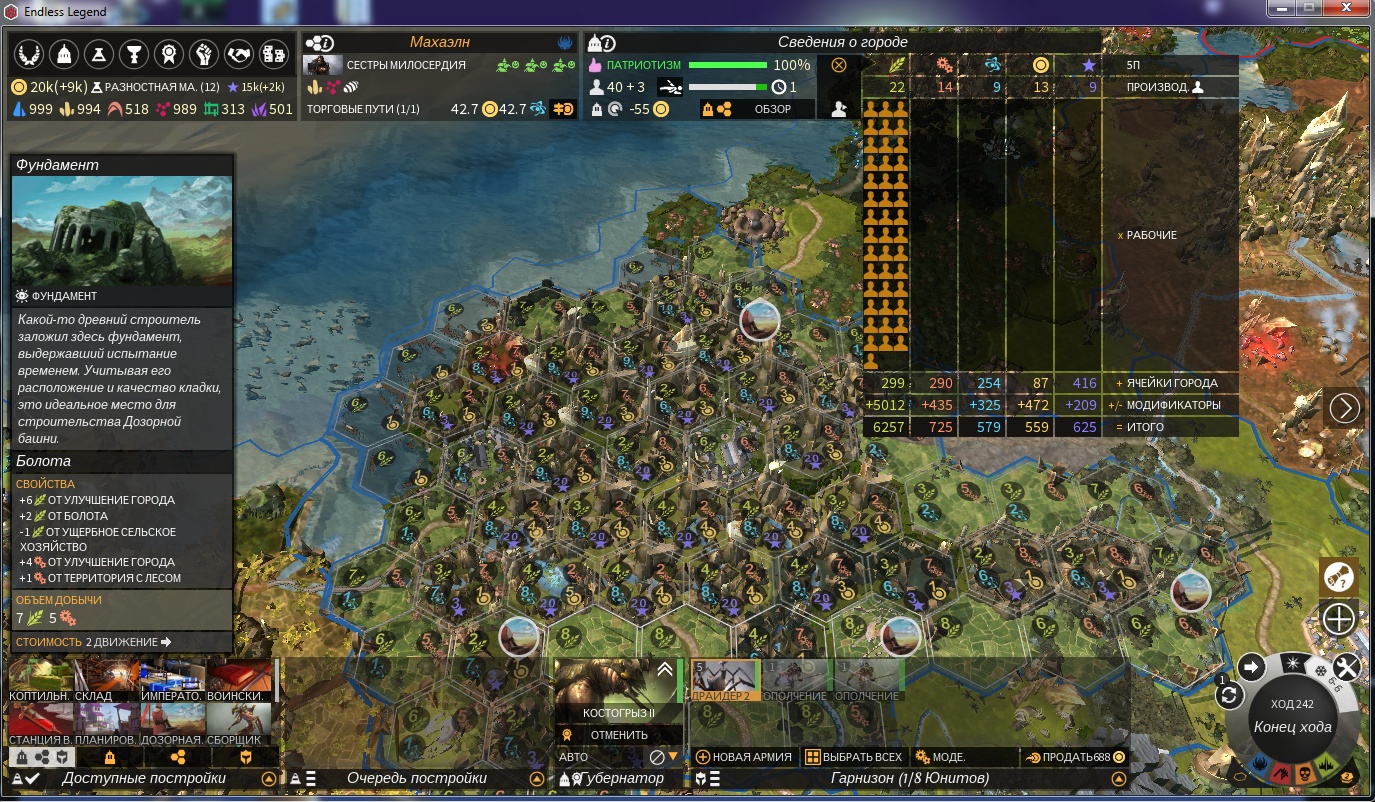Sell the unit with Продать
This screenshot has height=802, width=1375.
[1075, 757]
